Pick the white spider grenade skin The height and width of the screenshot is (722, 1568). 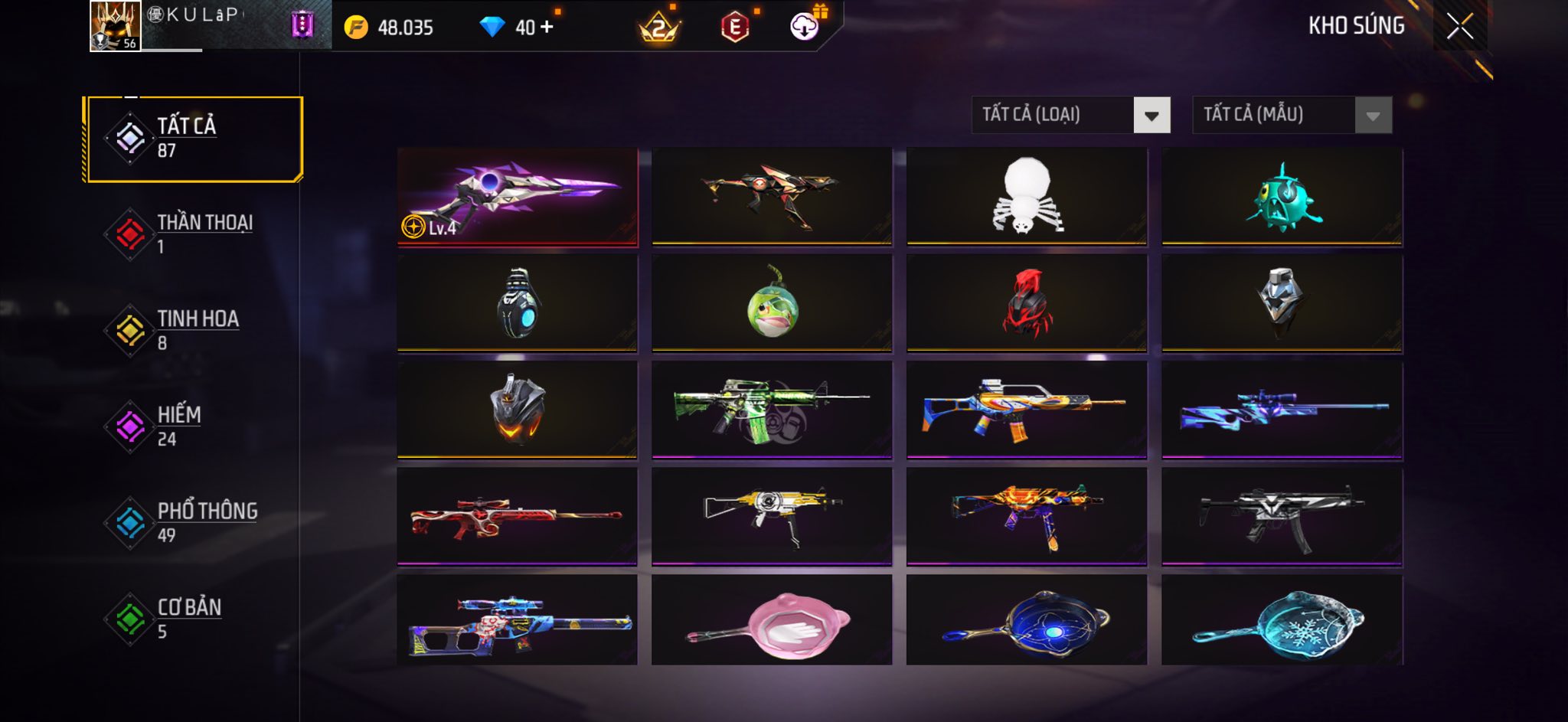pos(1027,196)
